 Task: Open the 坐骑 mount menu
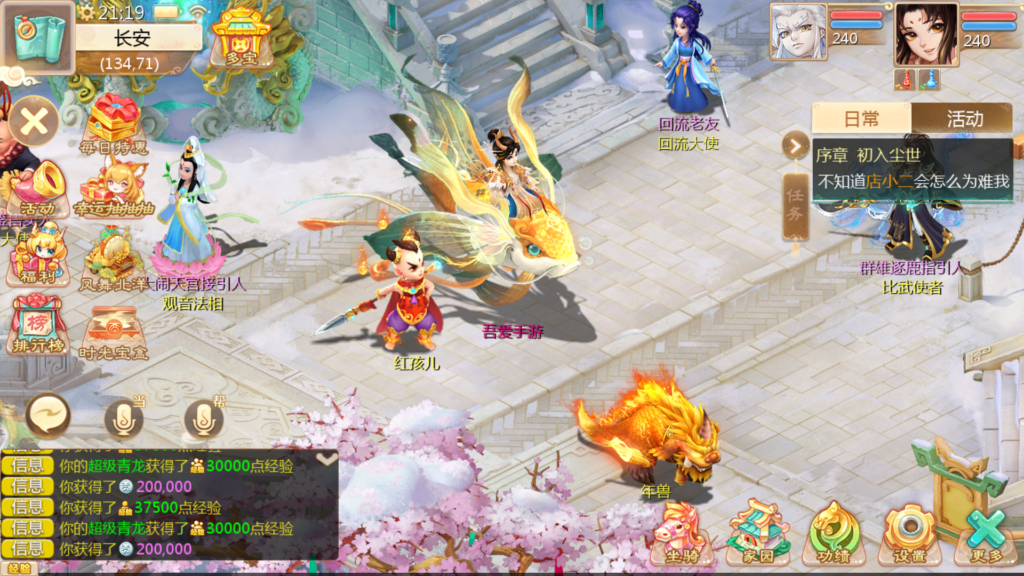[x=681, y=533]
